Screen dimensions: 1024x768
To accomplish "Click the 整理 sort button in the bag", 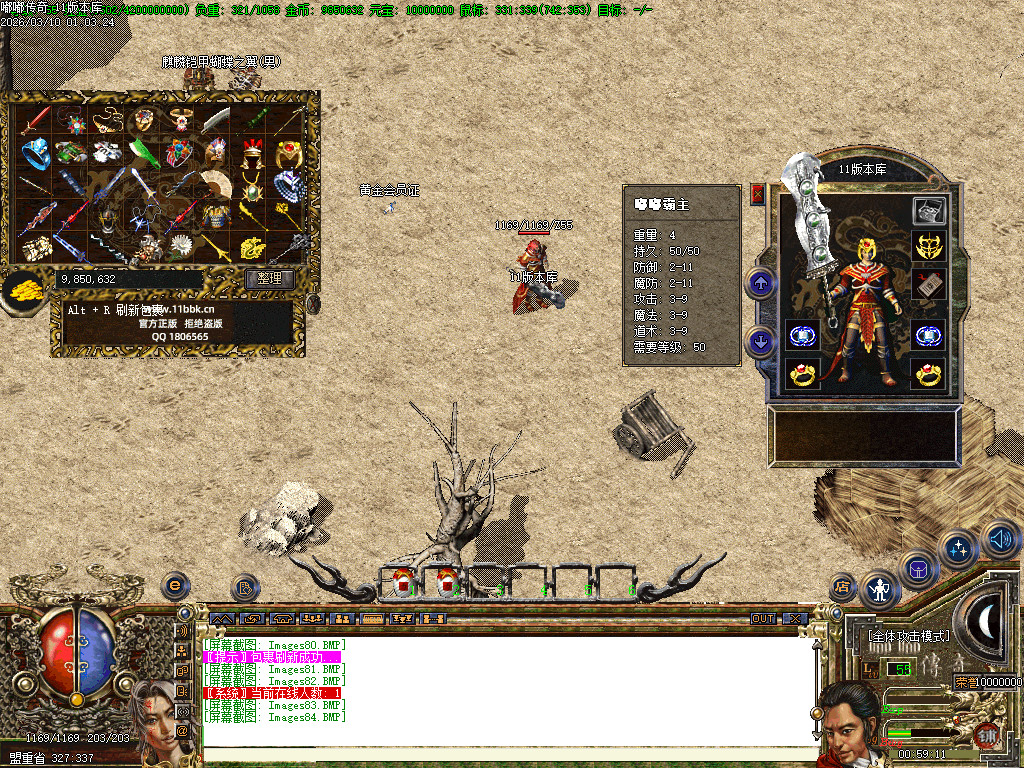I will click(x=269, y=279).
